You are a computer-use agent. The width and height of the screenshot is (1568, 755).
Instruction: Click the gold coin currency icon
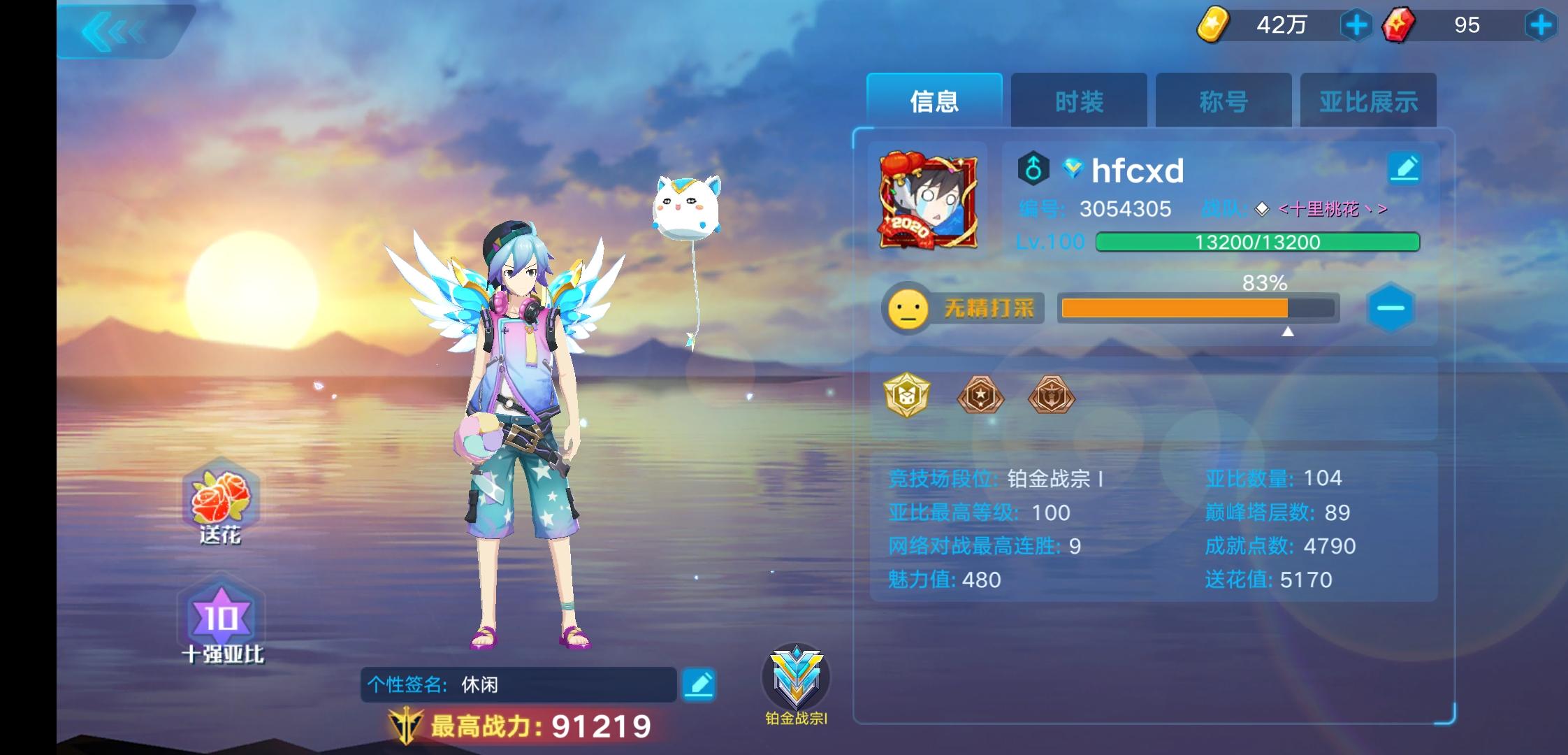tap(1212, 25)
